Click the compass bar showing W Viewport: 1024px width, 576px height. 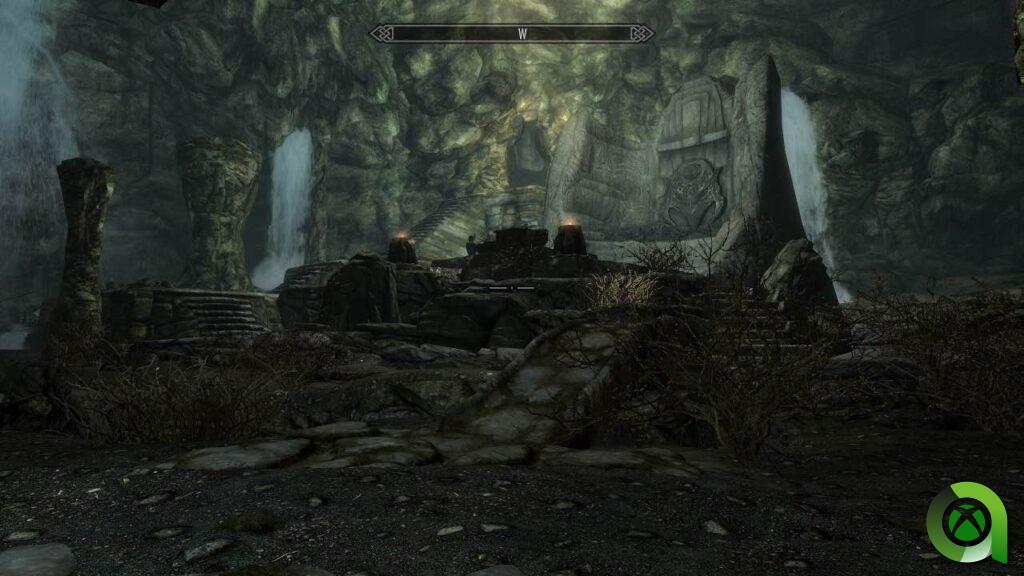point(512,34)
